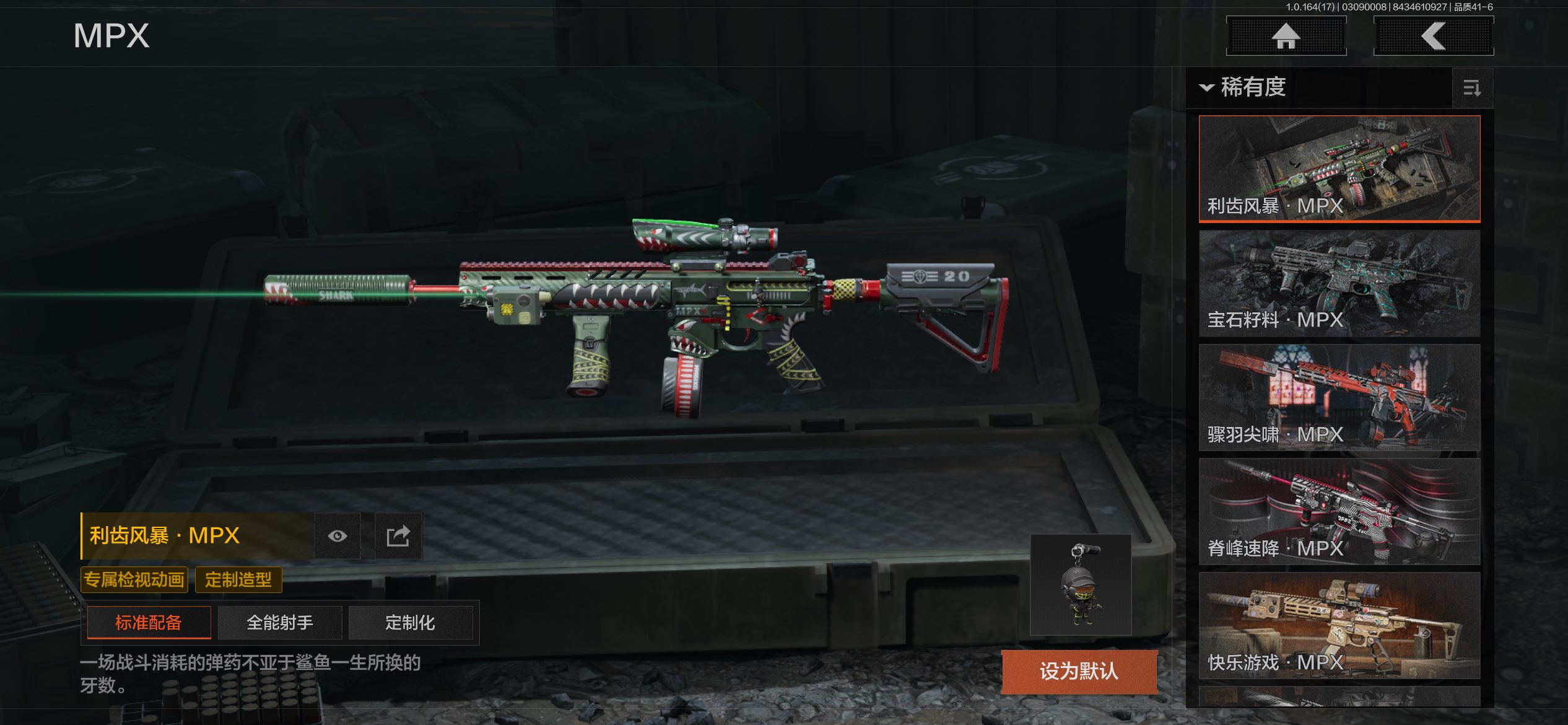Viewport: 1568px width, 725px height.
Task: Pick the 骤羽尖啸 · MPX skin
Action: tap(1339, 397)
